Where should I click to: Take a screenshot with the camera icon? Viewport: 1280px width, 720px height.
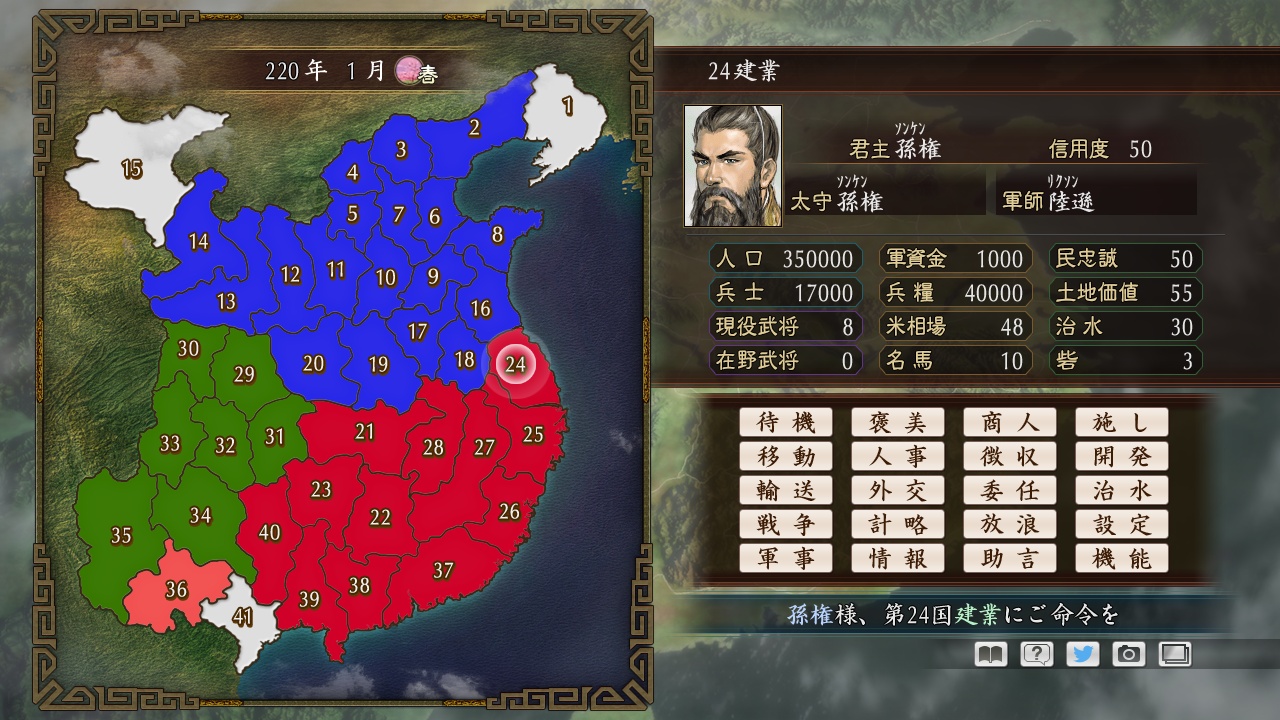[1129, 654]
